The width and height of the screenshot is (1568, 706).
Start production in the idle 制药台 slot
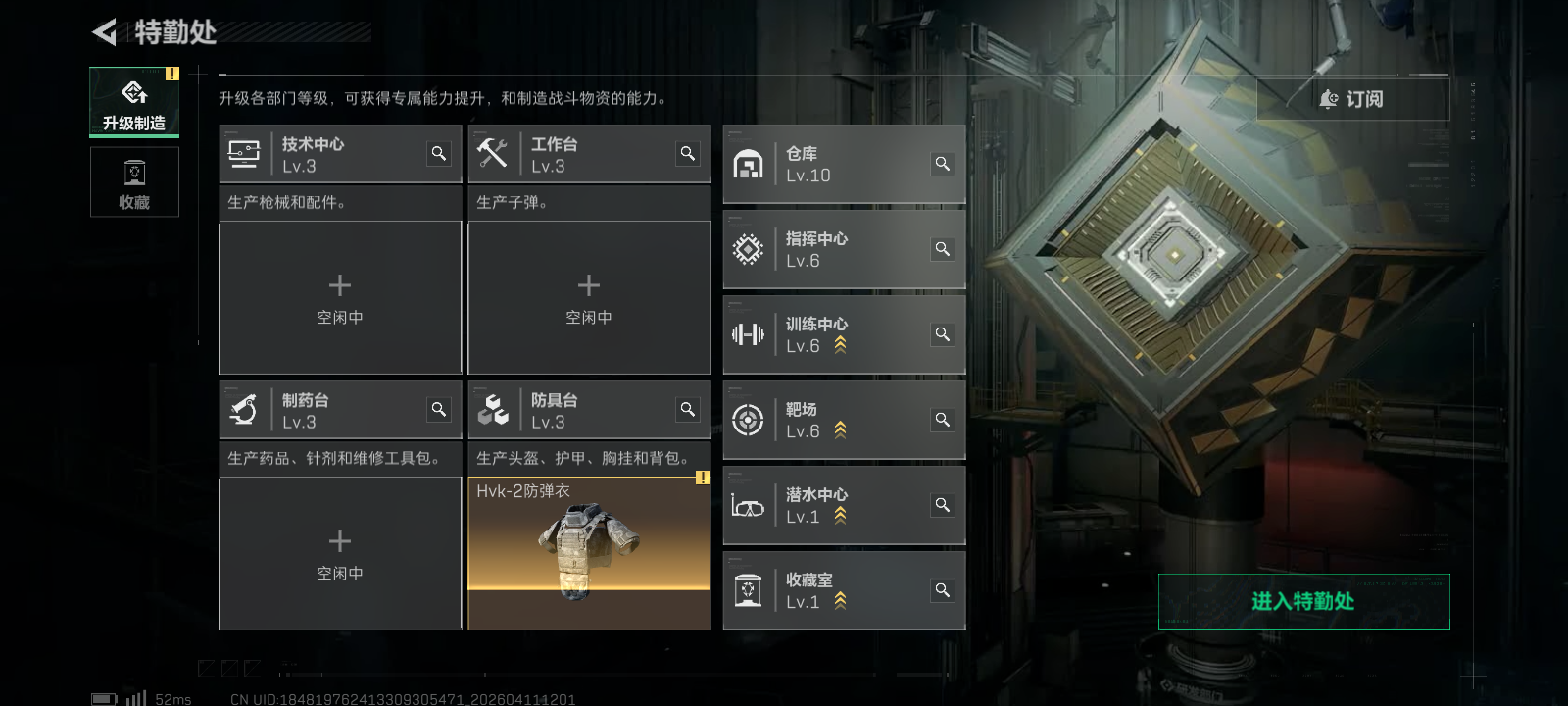pos(340,553)
